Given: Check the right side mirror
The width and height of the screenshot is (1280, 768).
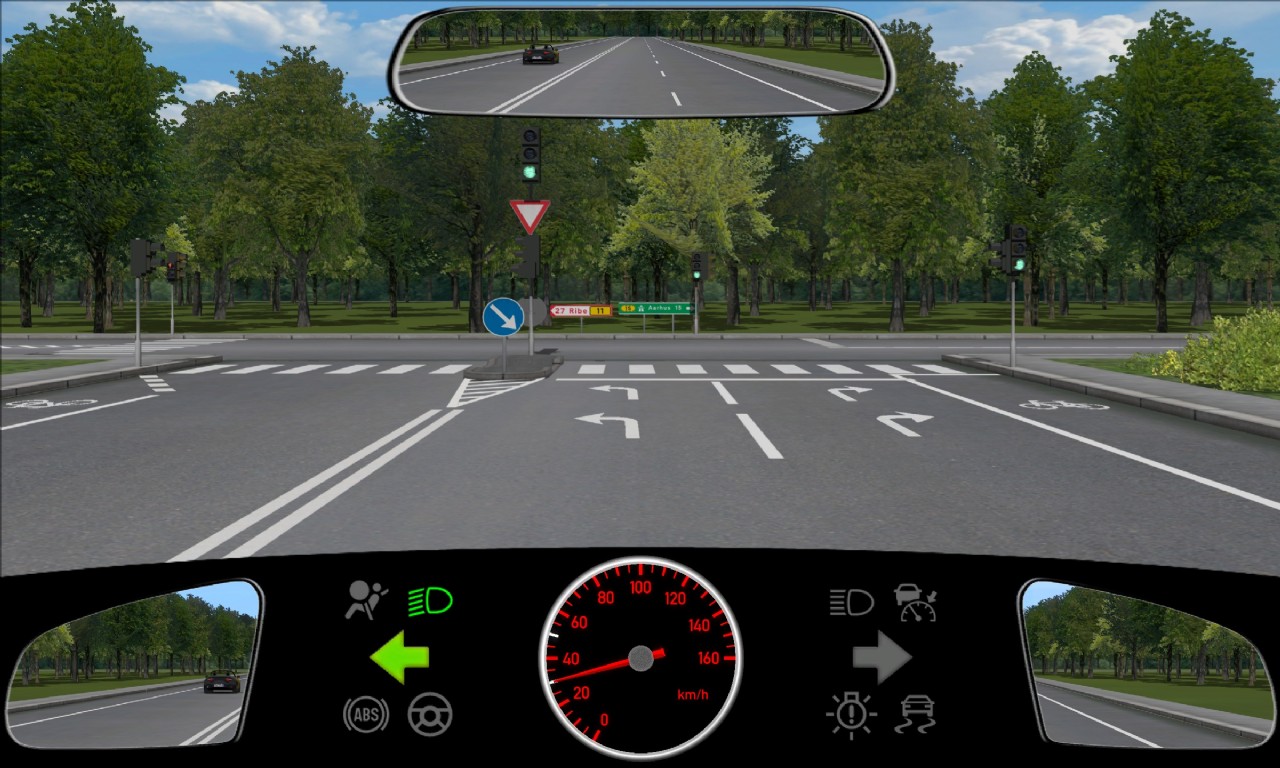Looking at the screenshot, I should coord(1147,663).
